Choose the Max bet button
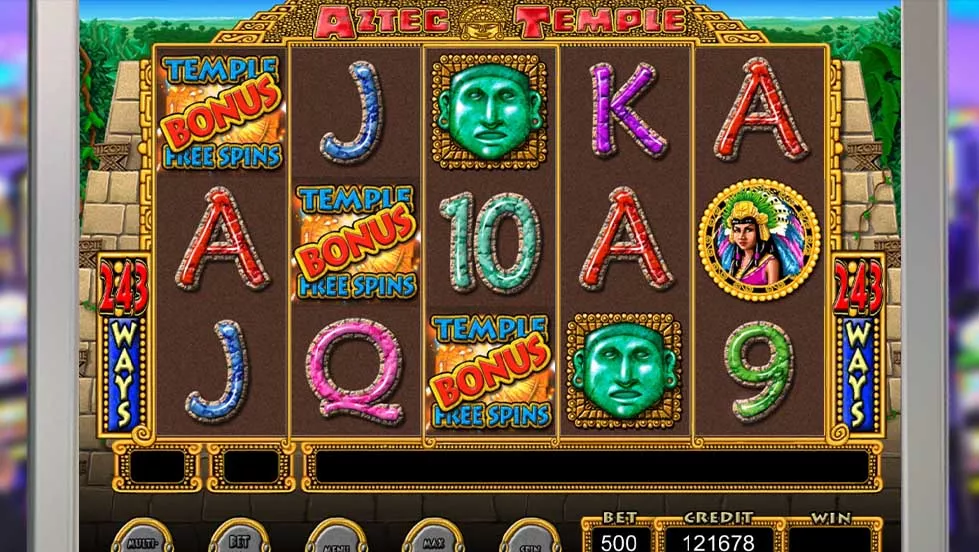979x552 pixels. point(433,540)
